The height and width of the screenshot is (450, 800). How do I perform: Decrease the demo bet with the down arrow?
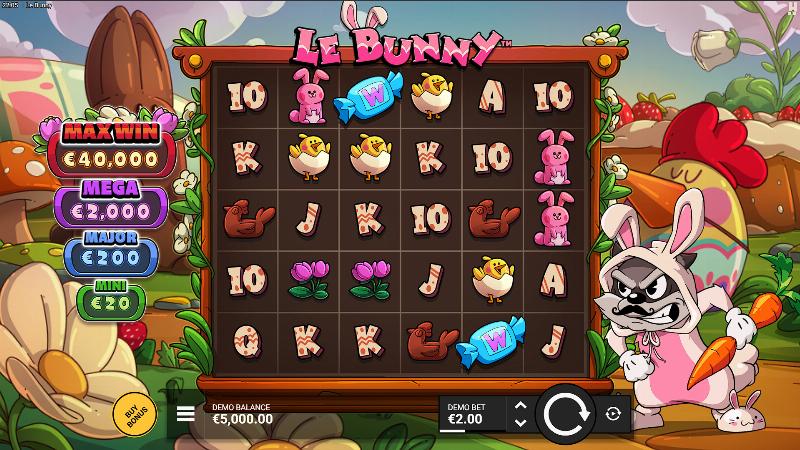519,423
